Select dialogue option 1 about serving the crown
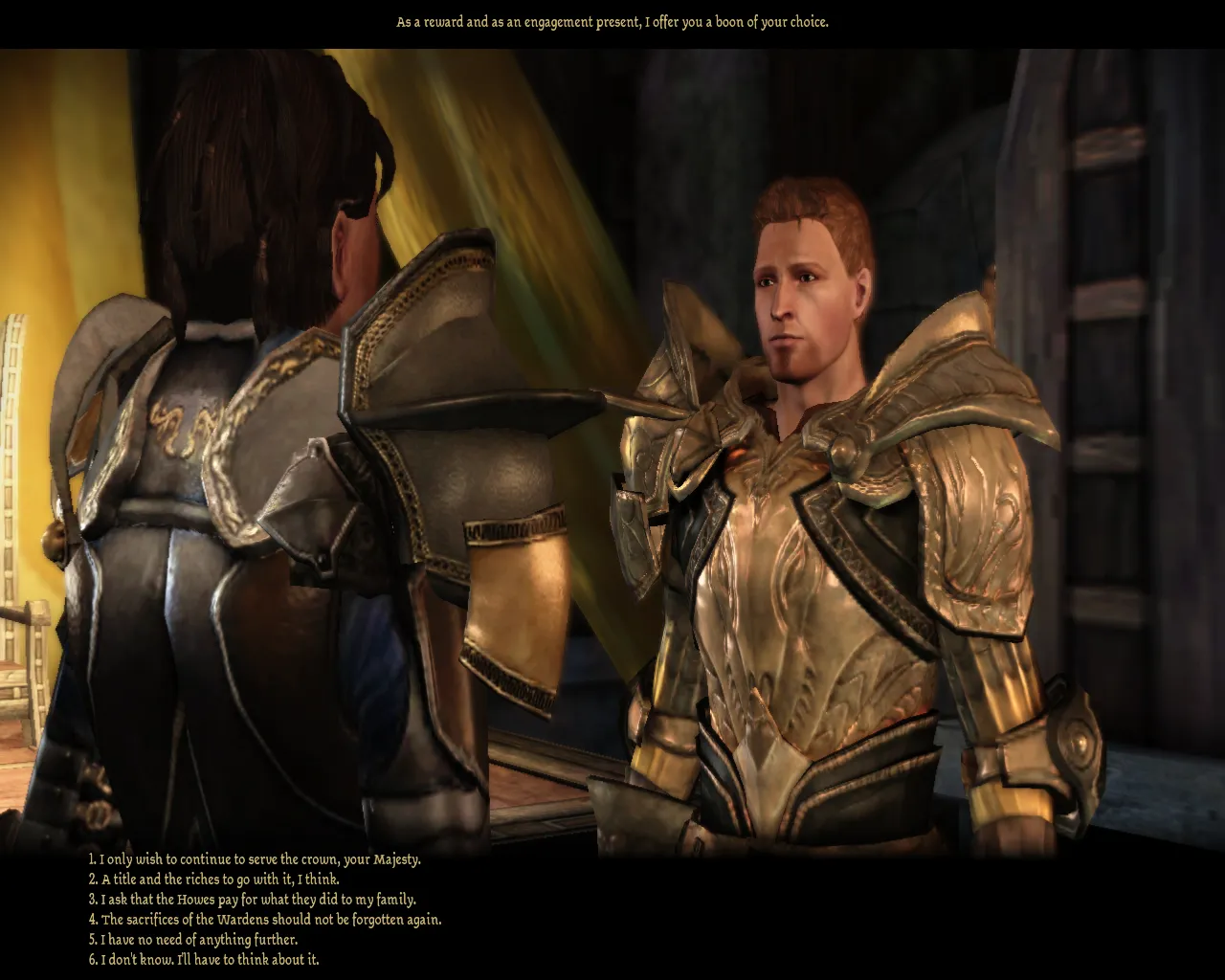The height and width of the screenshot is (980, 1225). tap(254, 858)
